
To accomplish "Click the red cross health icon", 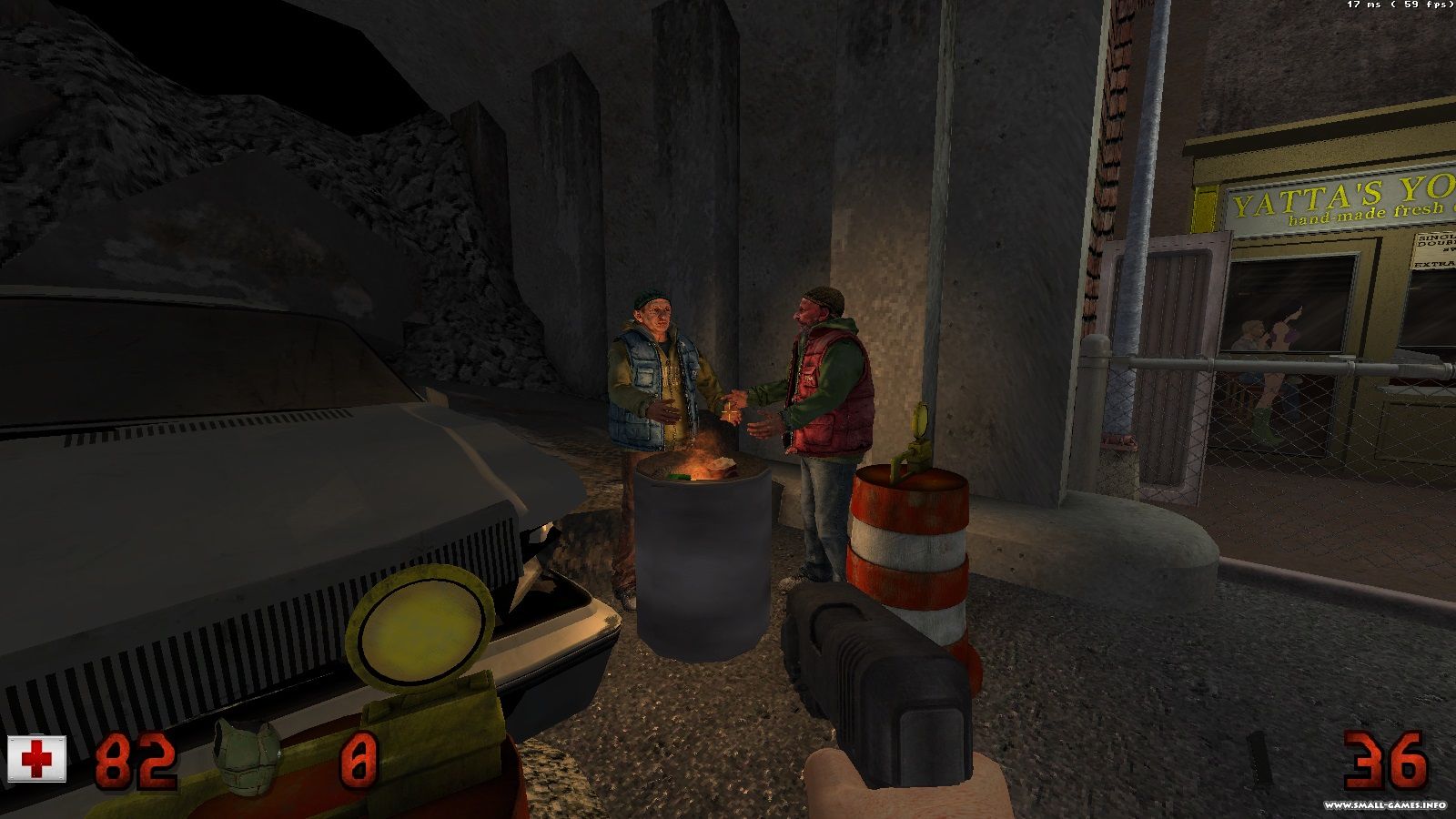I will pos(37,759).
